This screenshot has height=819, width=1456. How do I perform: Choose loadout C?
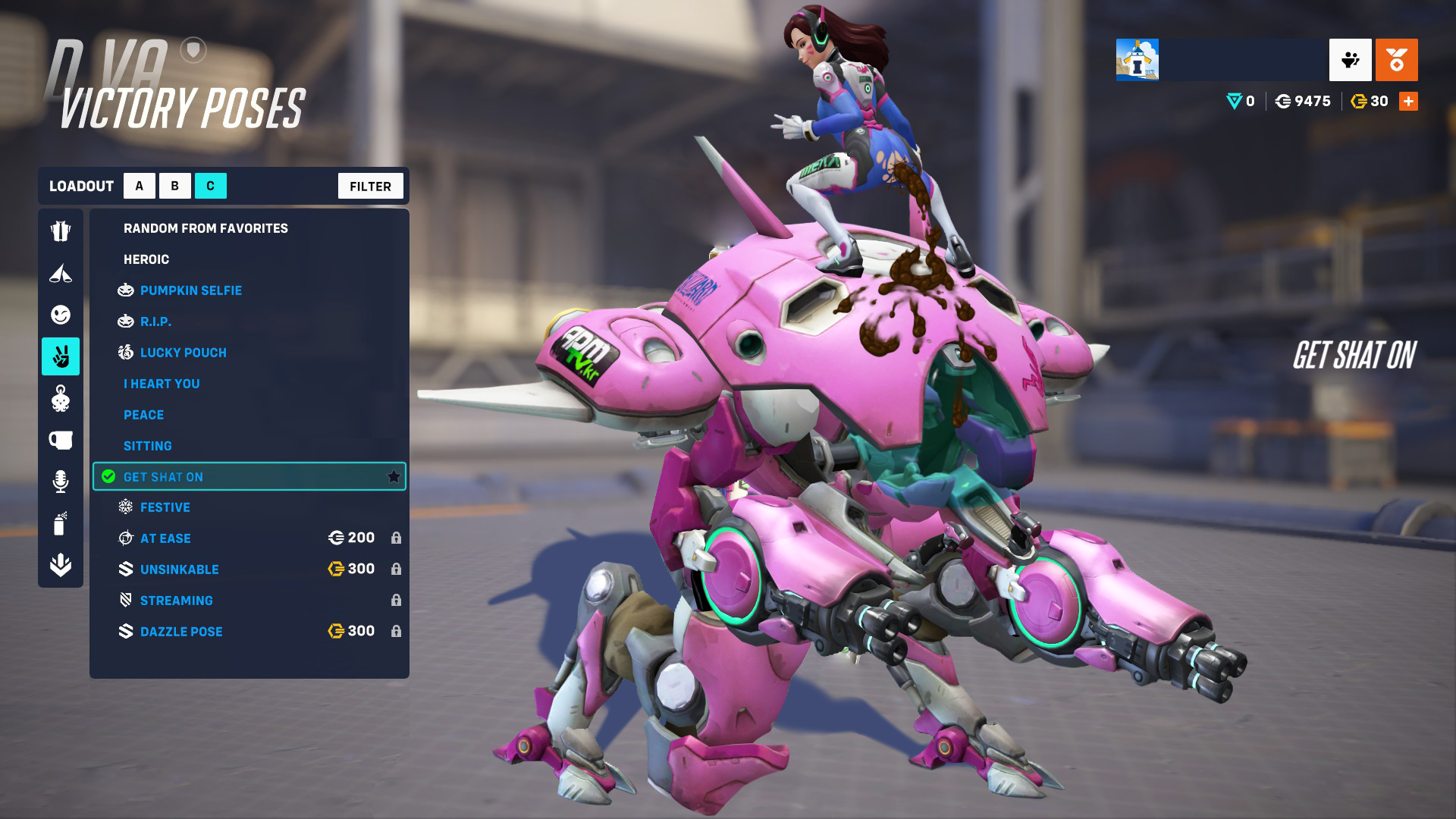211,186
